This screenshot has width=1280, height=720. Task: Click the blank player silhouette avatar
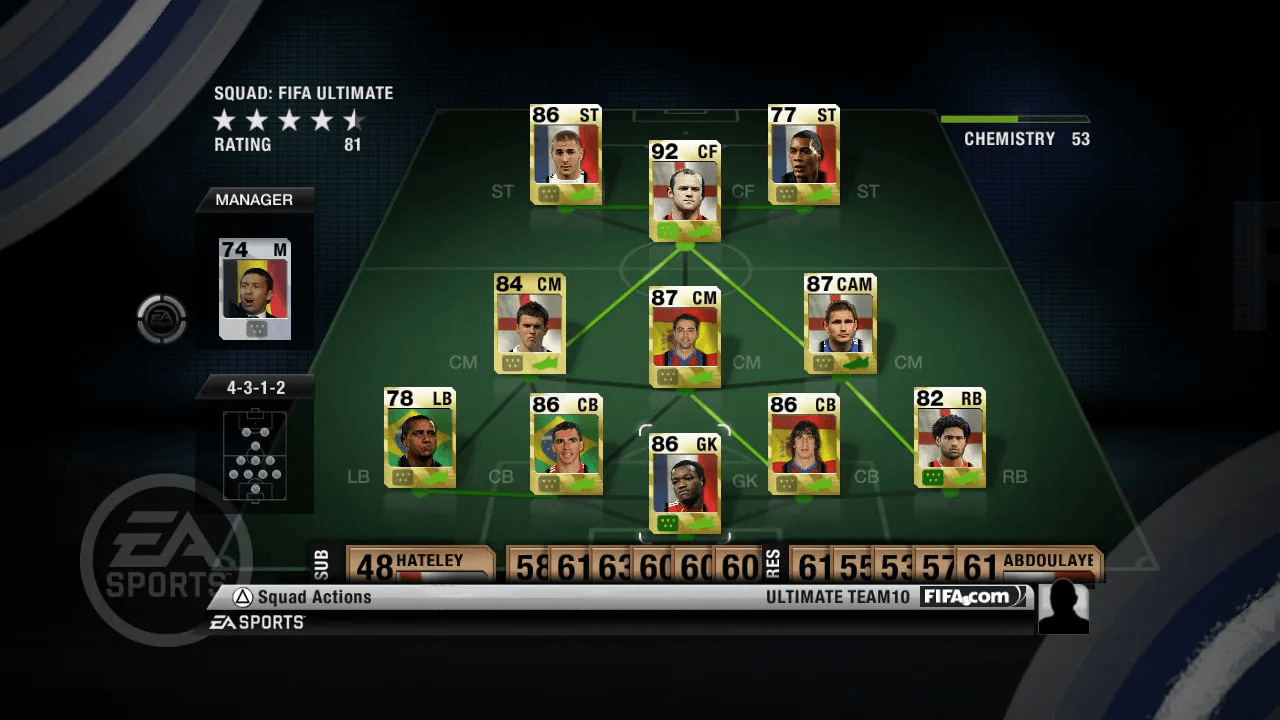(x=1063, y=606)
